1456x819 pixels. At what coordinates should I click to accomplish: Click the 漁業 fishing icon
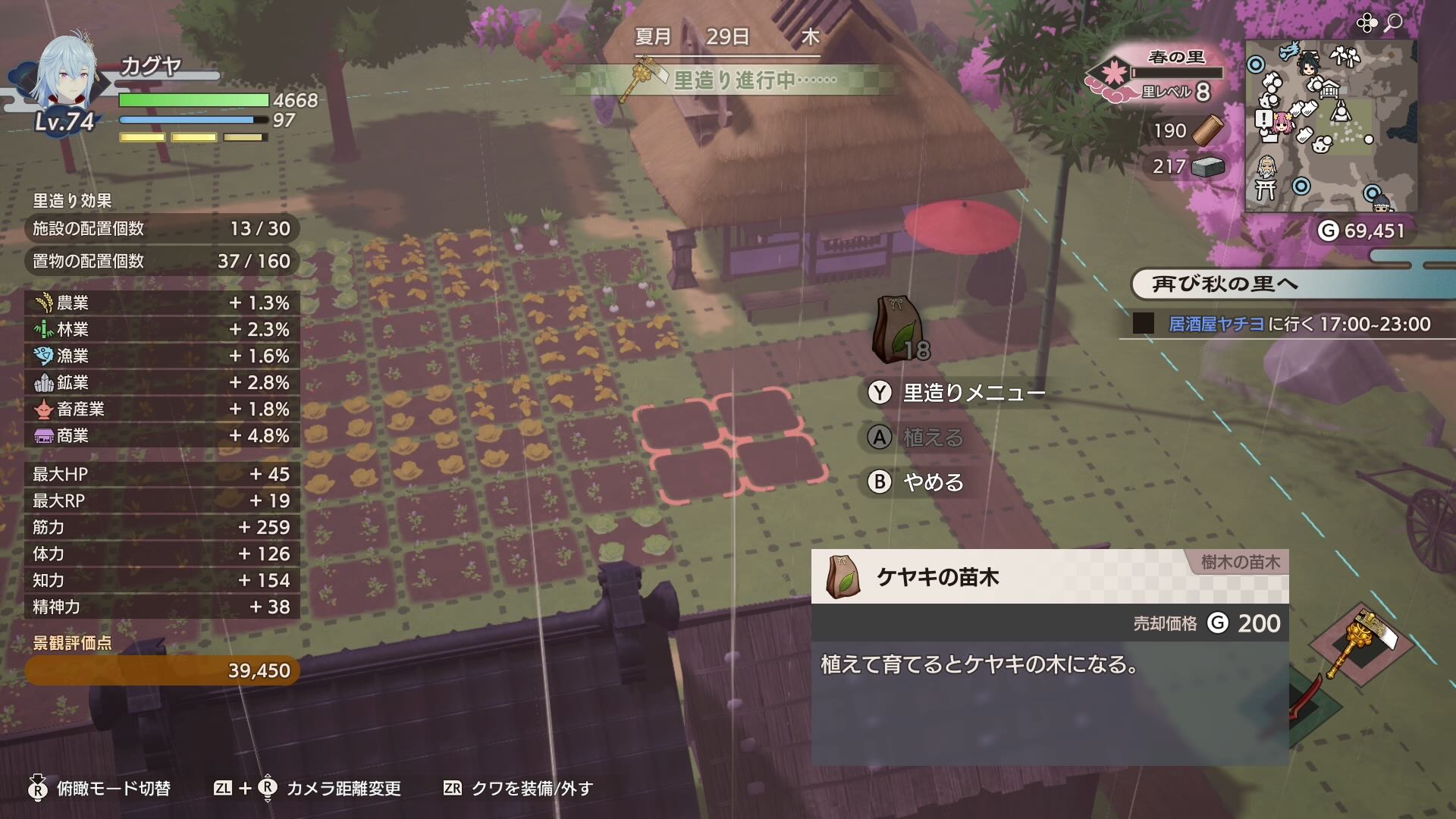tap(42, 356)
